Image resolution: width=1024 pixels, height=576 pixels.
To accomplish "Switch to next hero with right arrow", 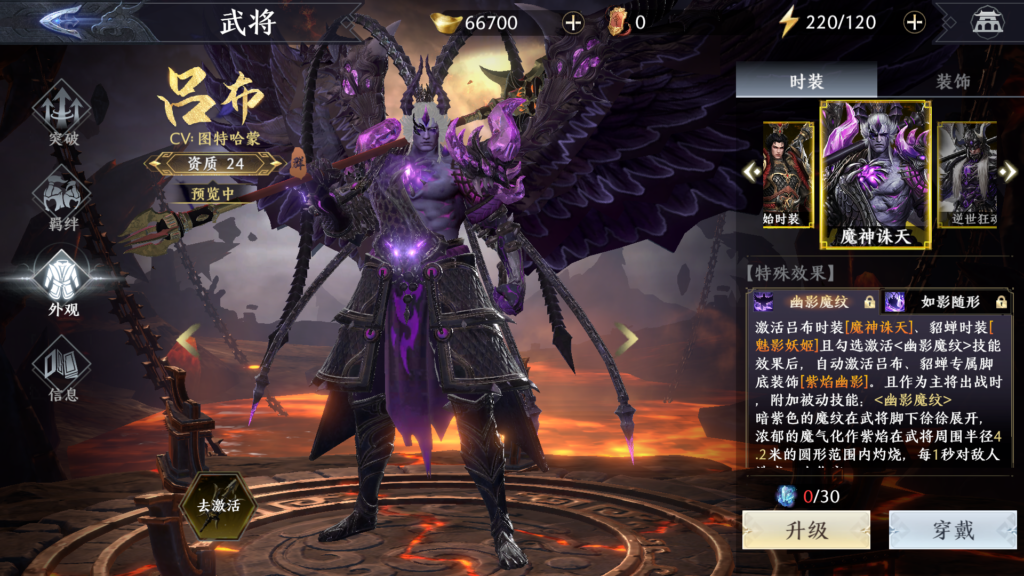I will tap(627, 340).
